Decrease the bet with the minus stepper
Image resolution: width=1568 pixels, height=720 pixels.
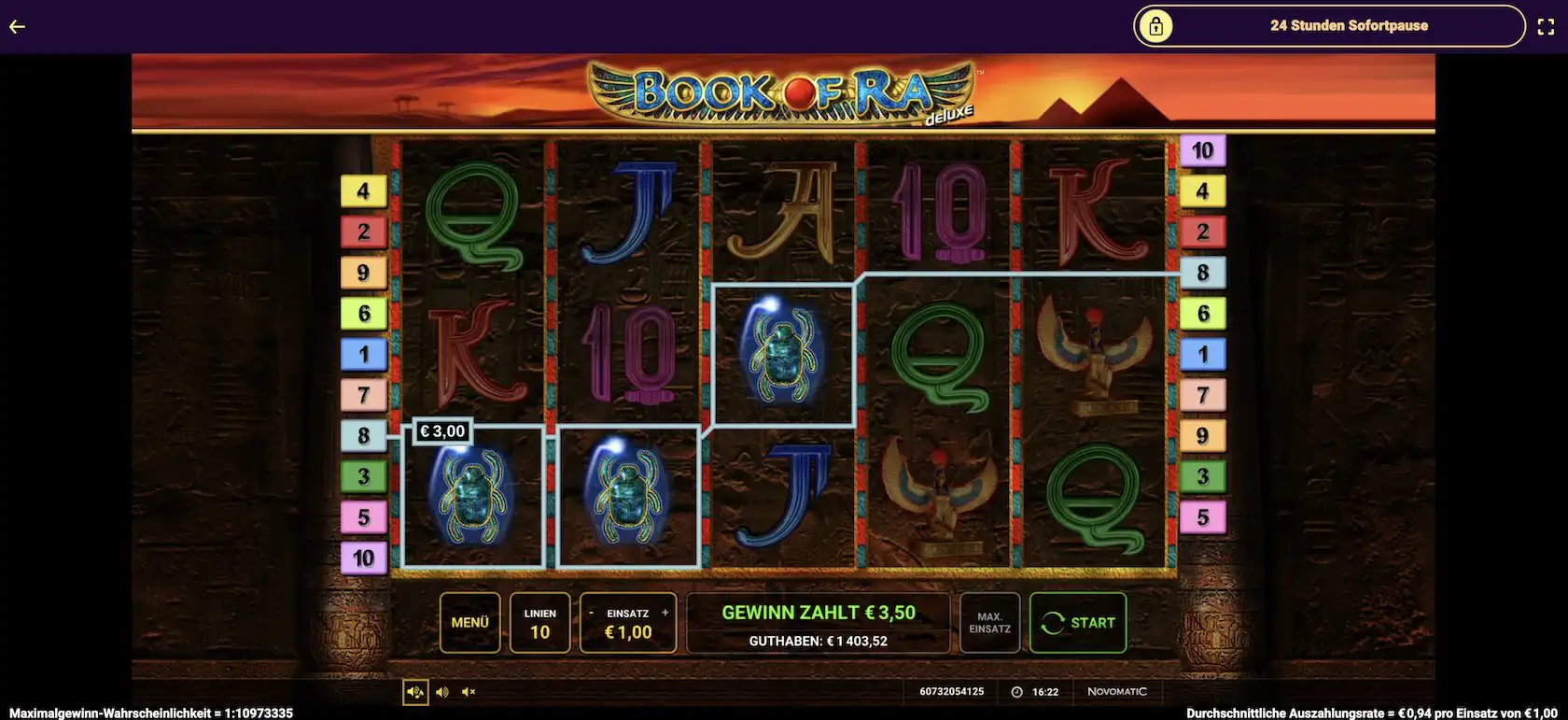point(591,612)
